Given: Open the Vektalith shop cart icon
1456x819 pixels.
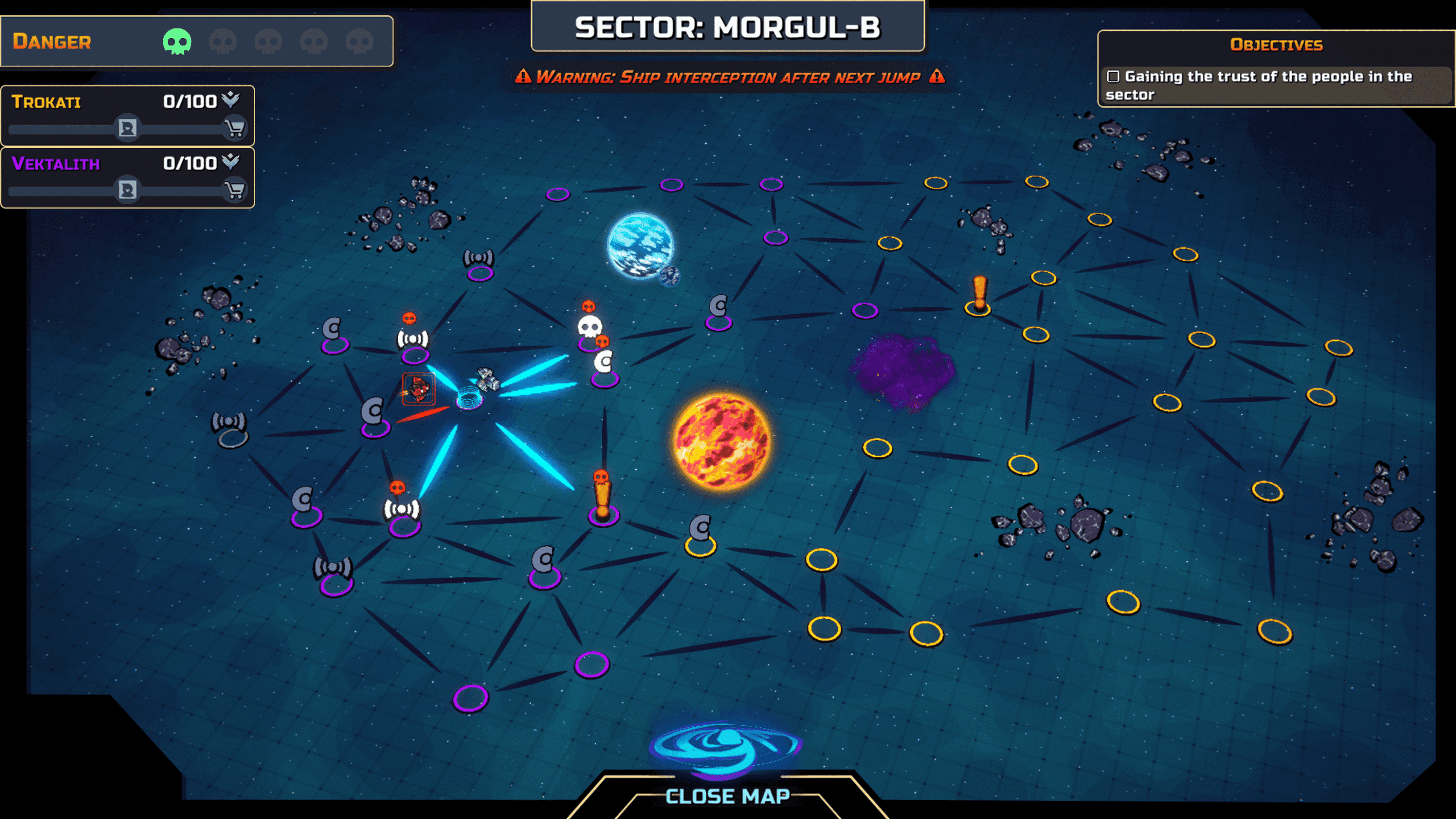Looking at the screenshot, I should click(234, 191).
